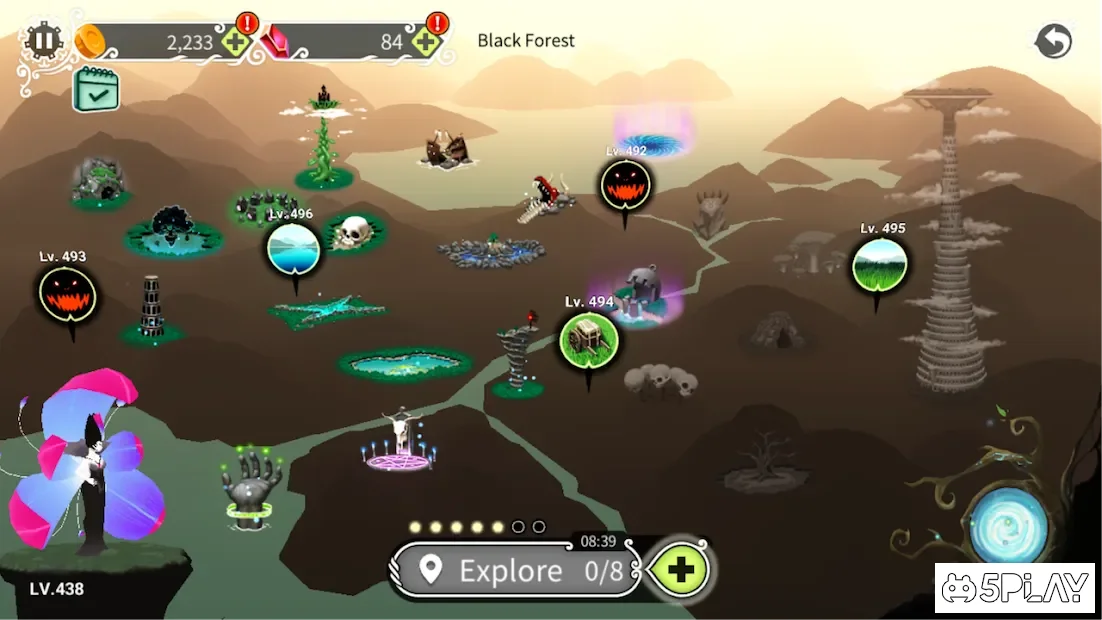Choose the Lv. 495 grassland marker

(880, 265)
